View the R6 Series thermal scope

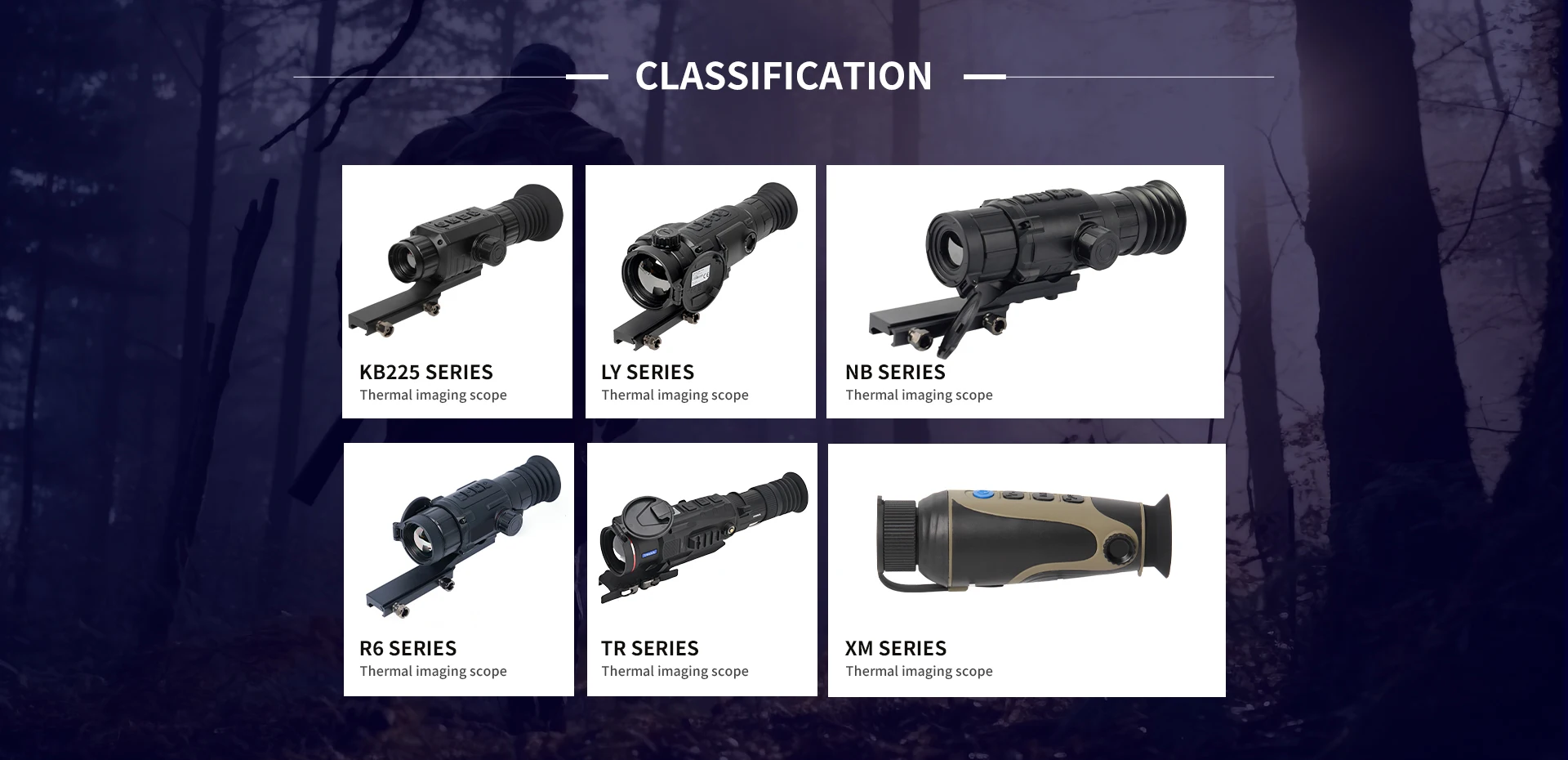458,570
